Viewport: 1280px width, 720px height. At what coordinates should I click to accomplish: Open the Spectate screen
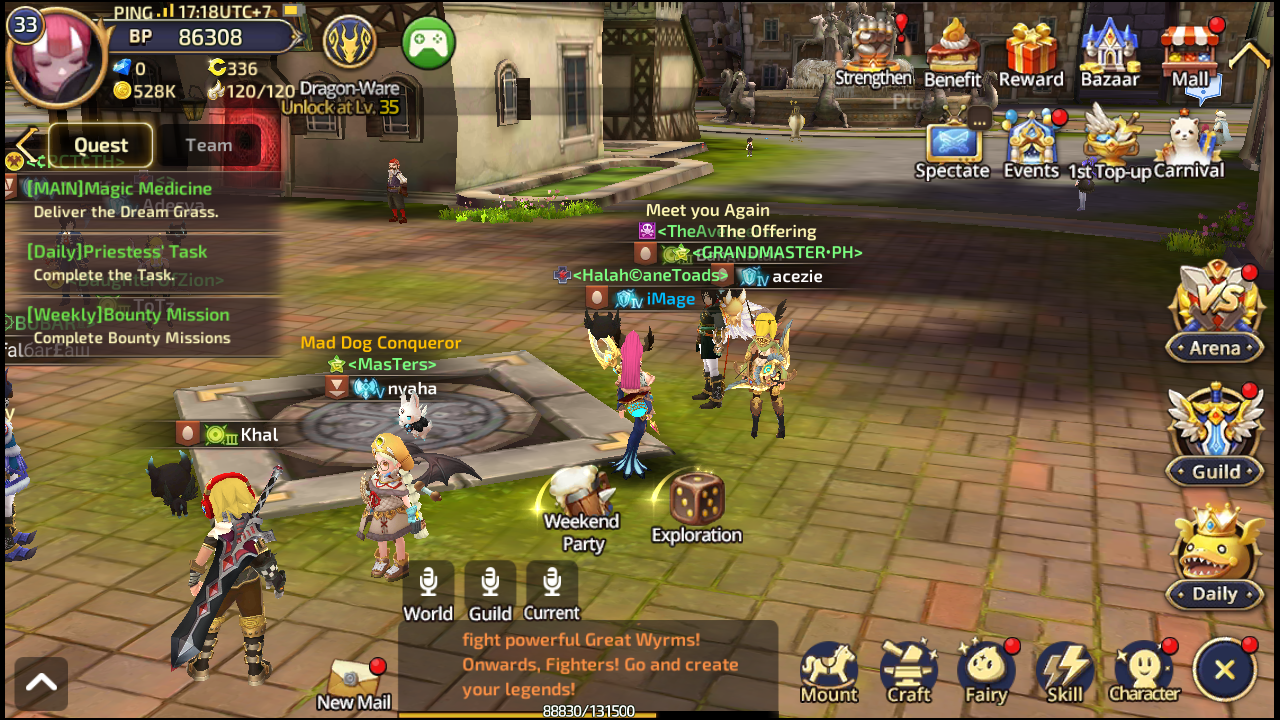952,148
